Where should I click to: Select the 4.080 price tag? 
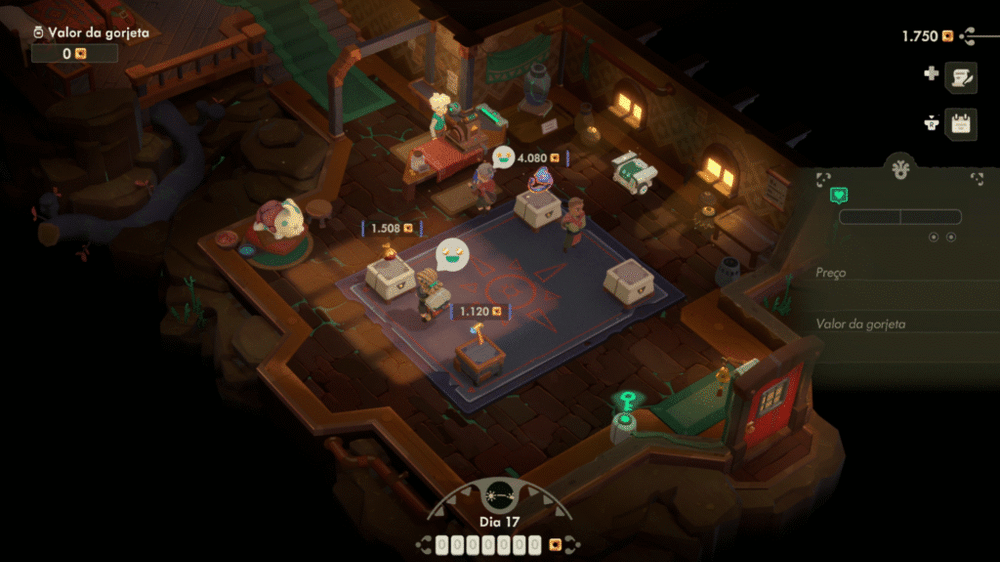[538, 158]
